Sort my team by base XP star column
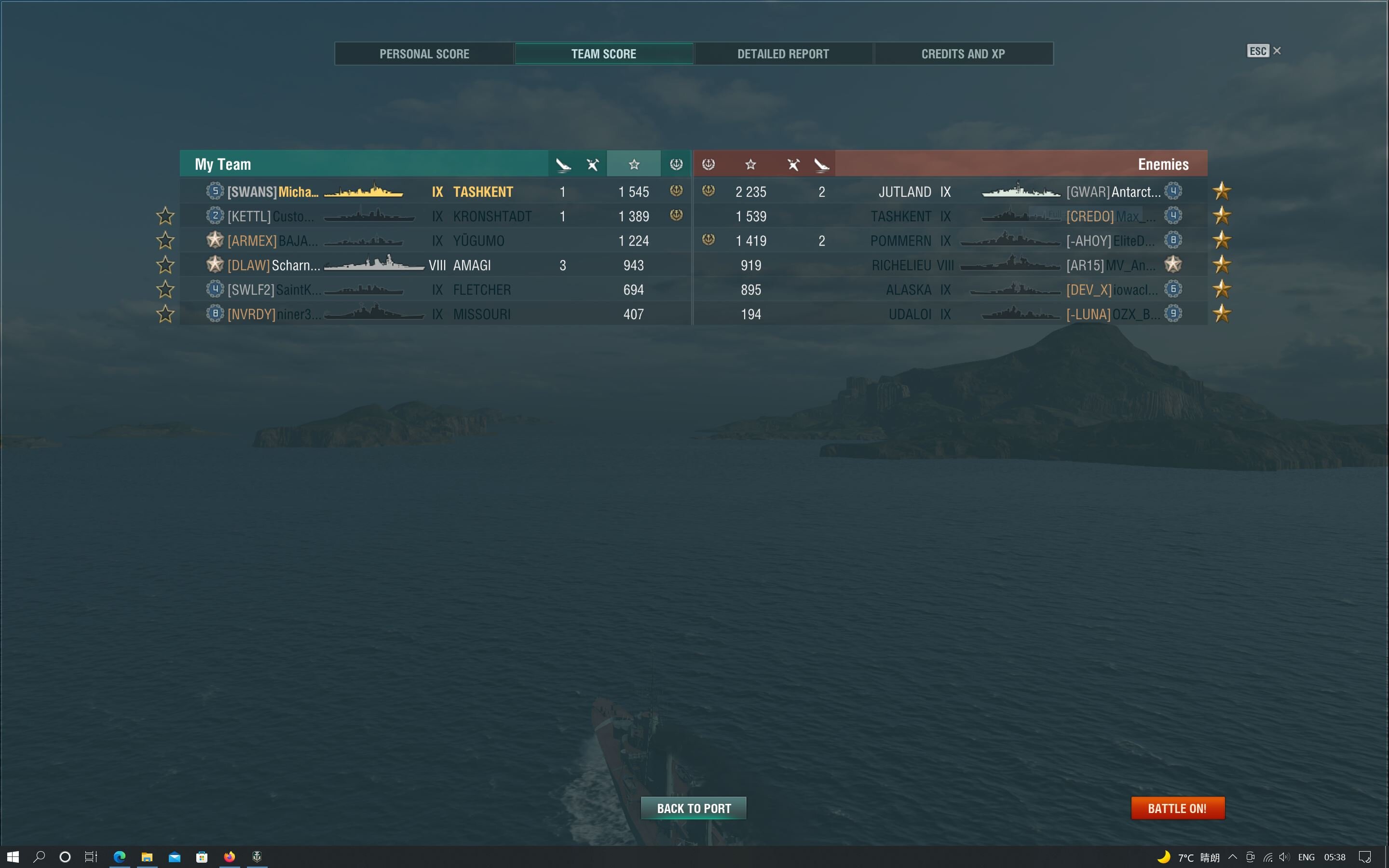1389x868 pixels. click(634, 165)
